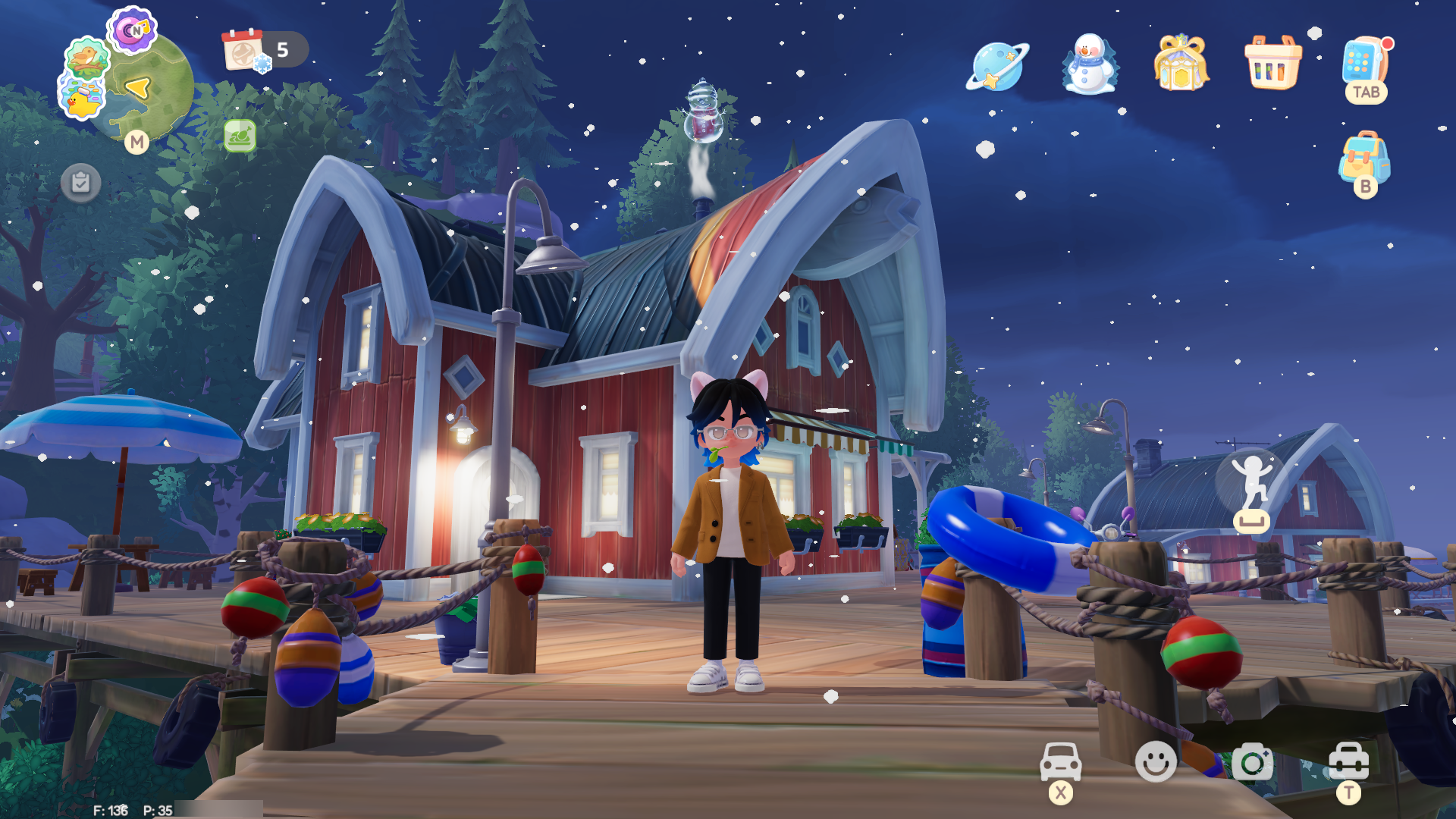Click the purple bubble music badge
This screenshot has height=819, width=1456.
131,30
